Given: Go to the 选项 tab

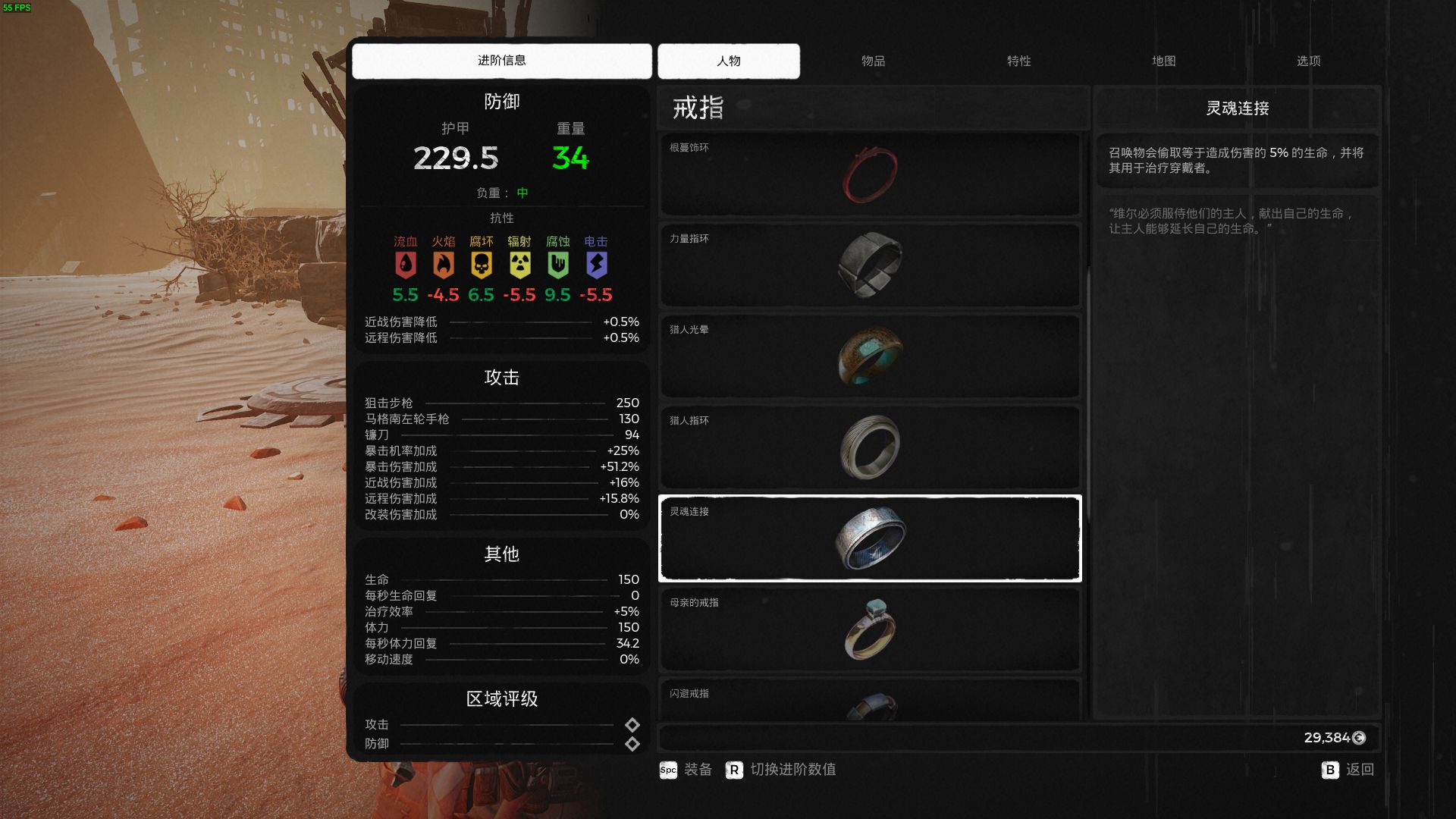Looking at the screenshot, I should click(x=1308, y=61).
